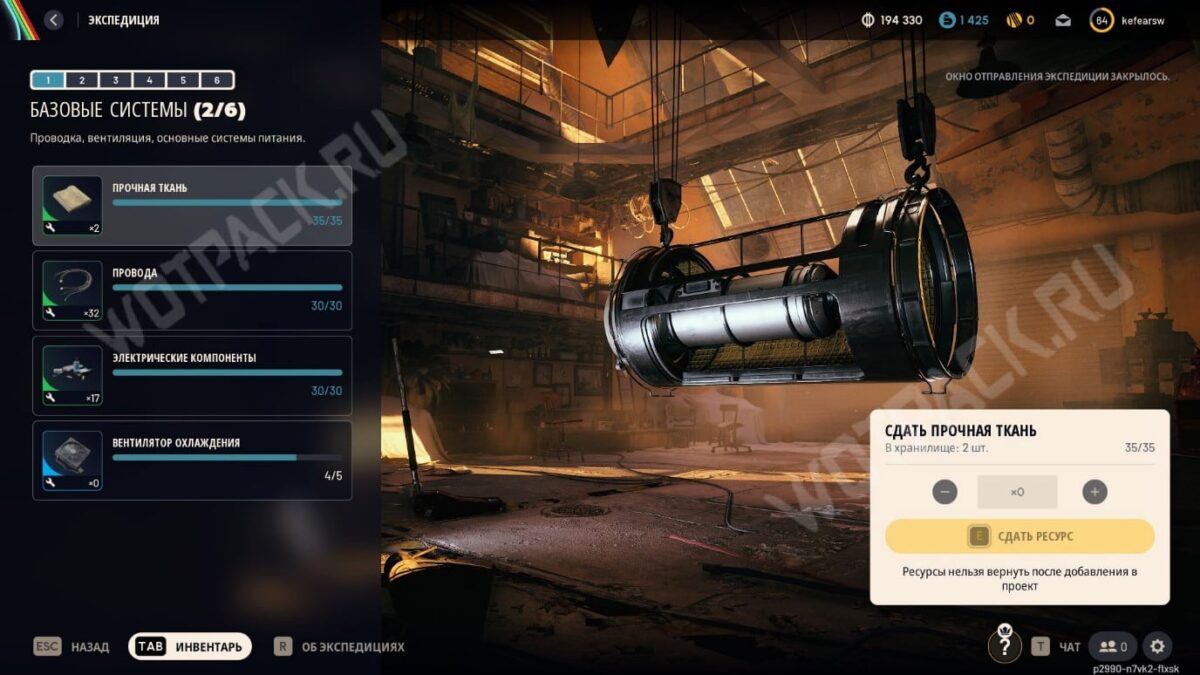Select the Прочная ткань resource row

(192, 205)
